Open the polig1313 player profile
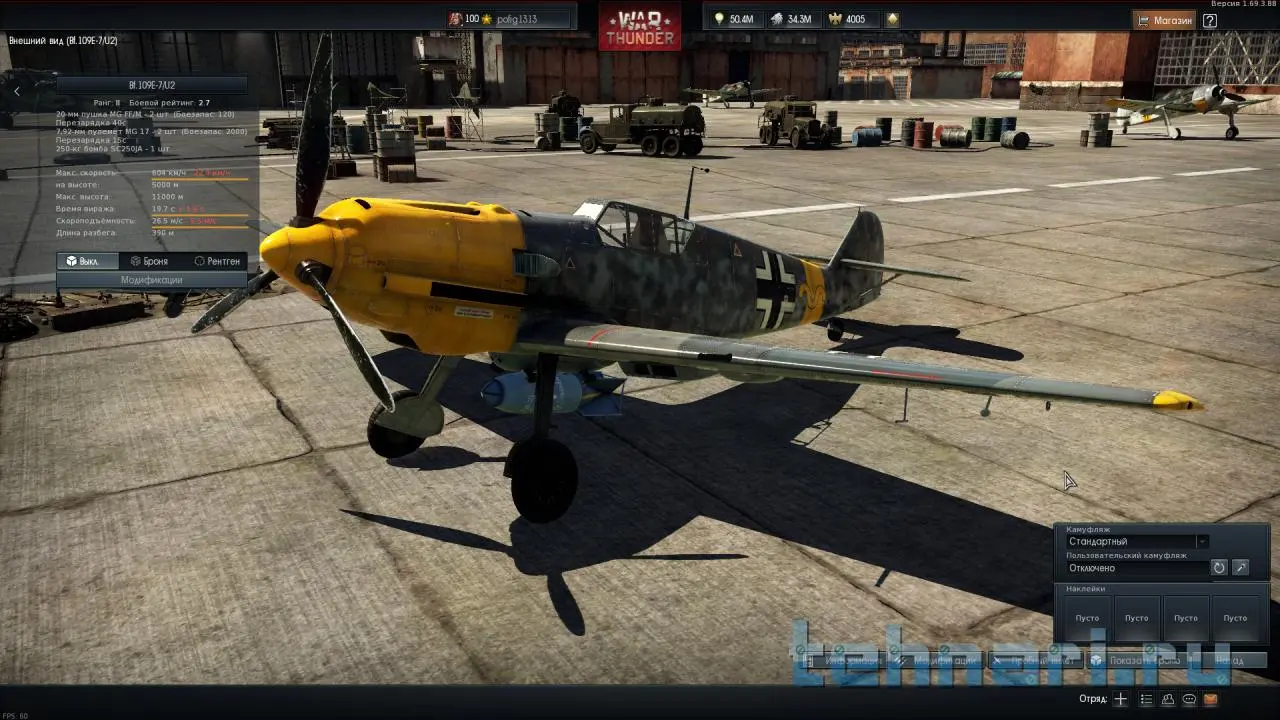1280x720 pixels. (510, 19)
